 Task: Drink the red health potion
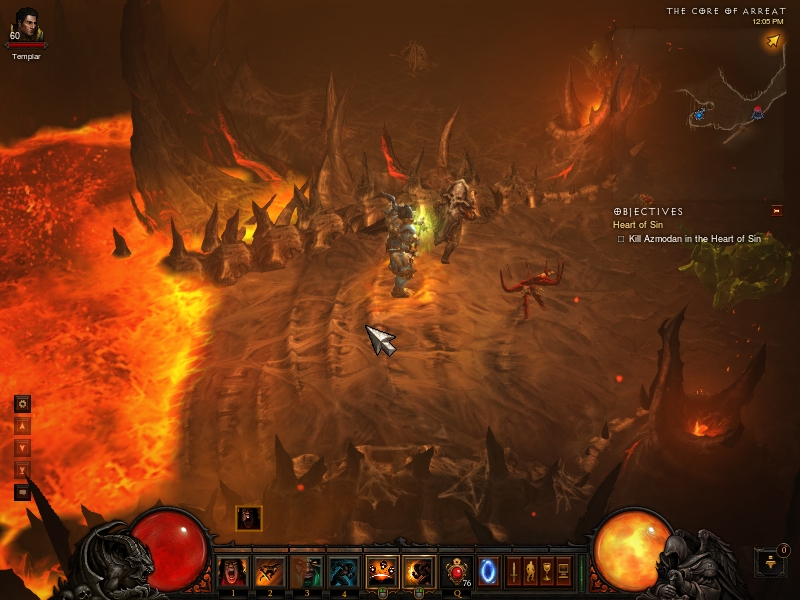[x=457, y=571]
